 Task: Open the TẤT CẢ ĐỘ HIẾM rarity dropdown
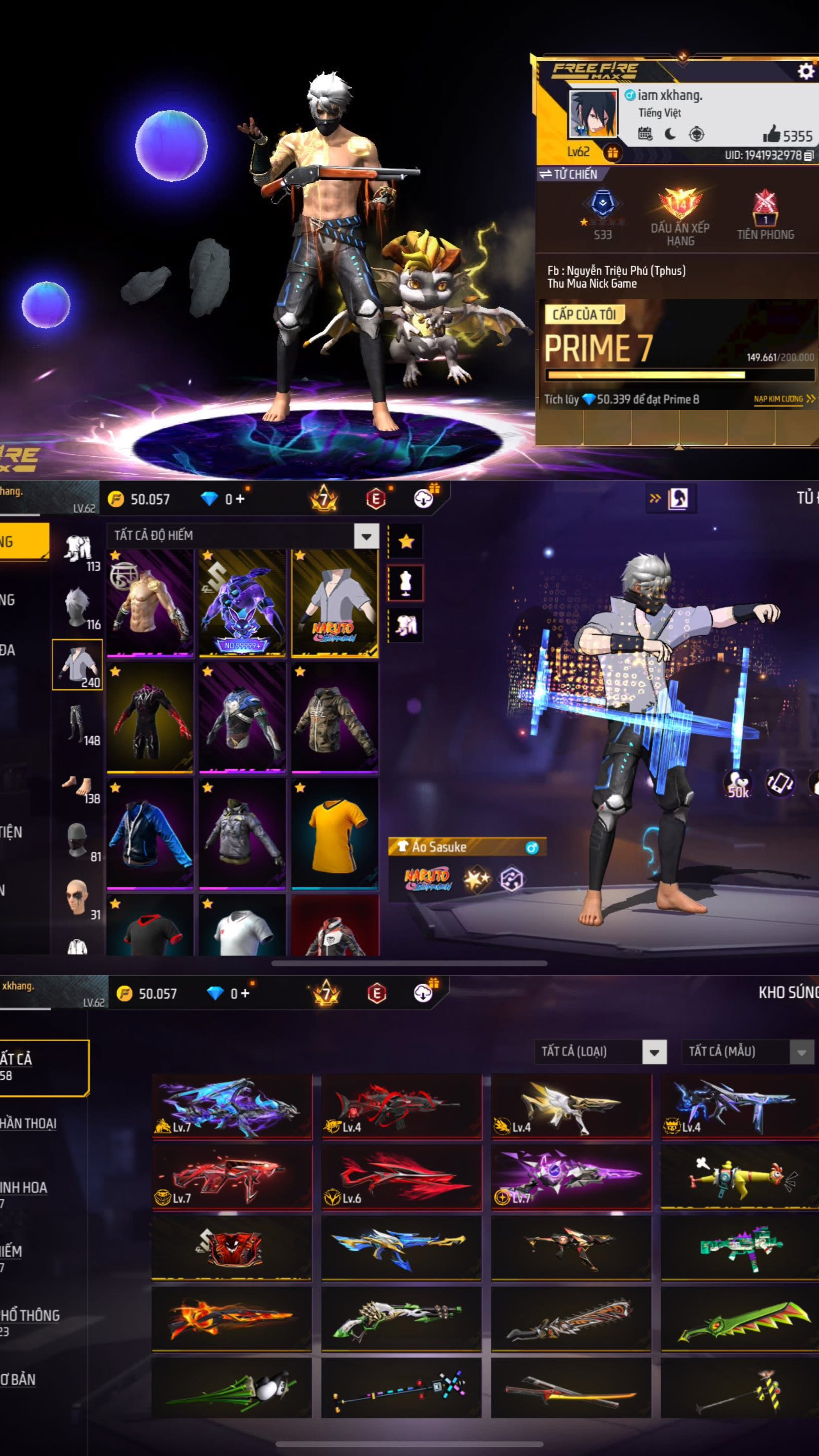pyautogui.click(x=366, y=535)
